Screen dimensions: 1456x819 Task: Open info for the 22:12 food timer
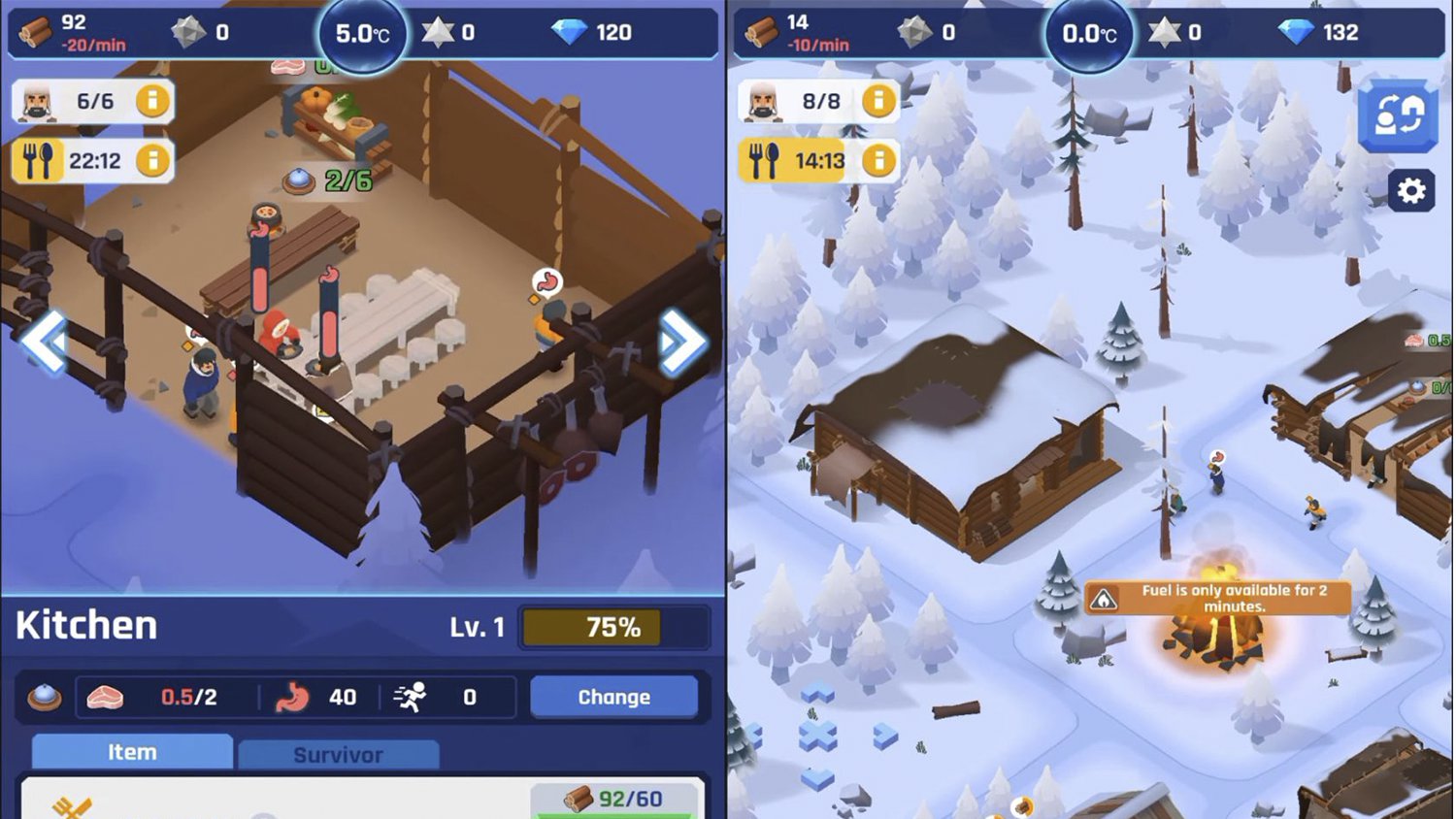pyautogui.click(x=153, y=159)
